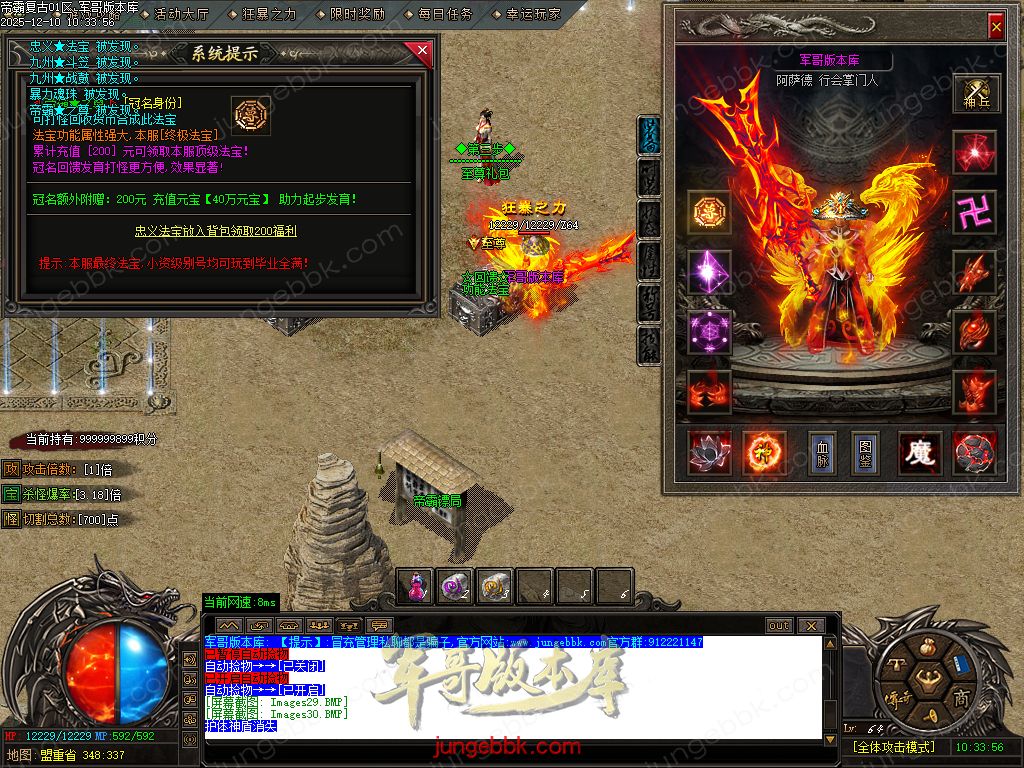
Task: Select the lotus flower equipment slot
Action: pyautogui.click(x=709, y=453)
